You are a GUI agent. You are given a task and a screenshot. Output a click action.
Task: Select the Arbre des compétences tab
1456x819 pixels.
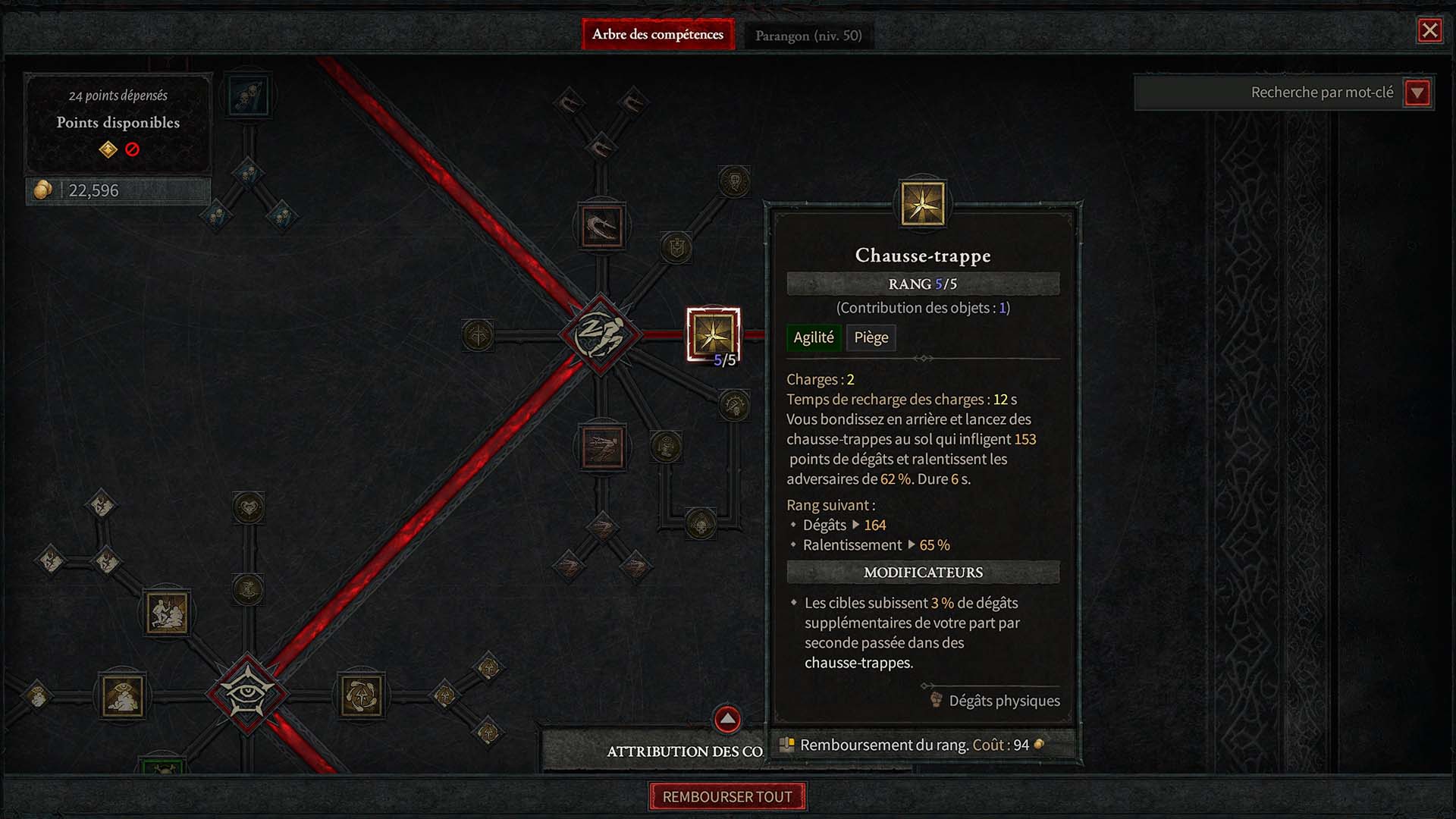[657, 35]
